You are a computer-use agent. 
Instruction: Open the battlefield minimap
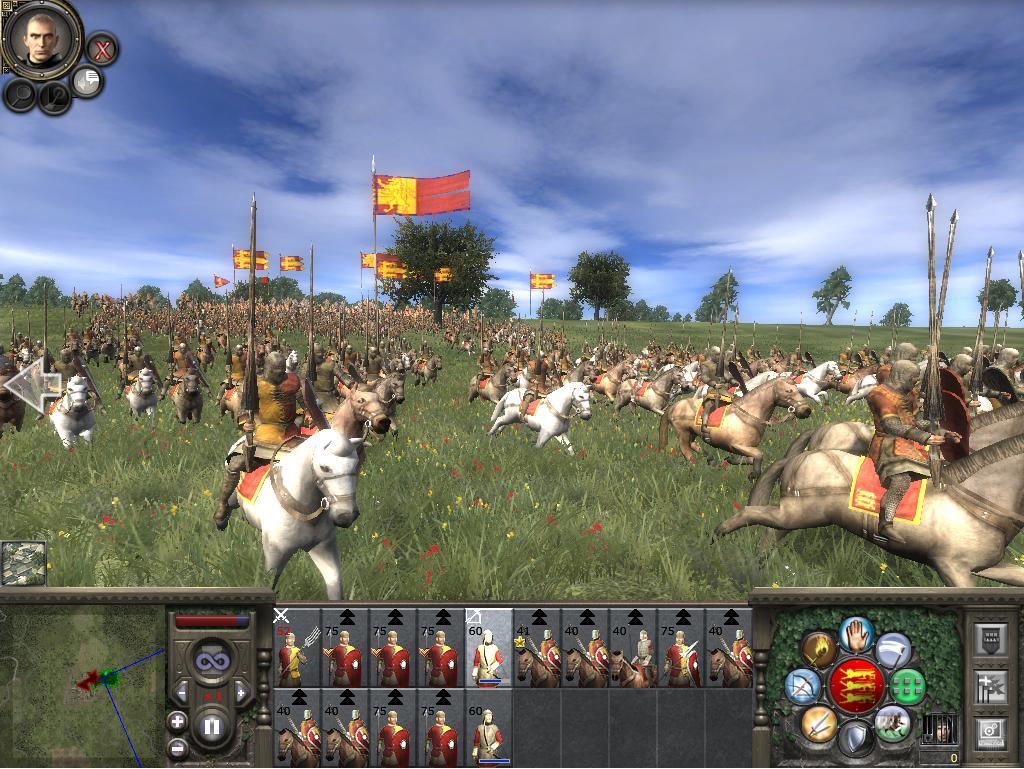(x=22, y=563)
